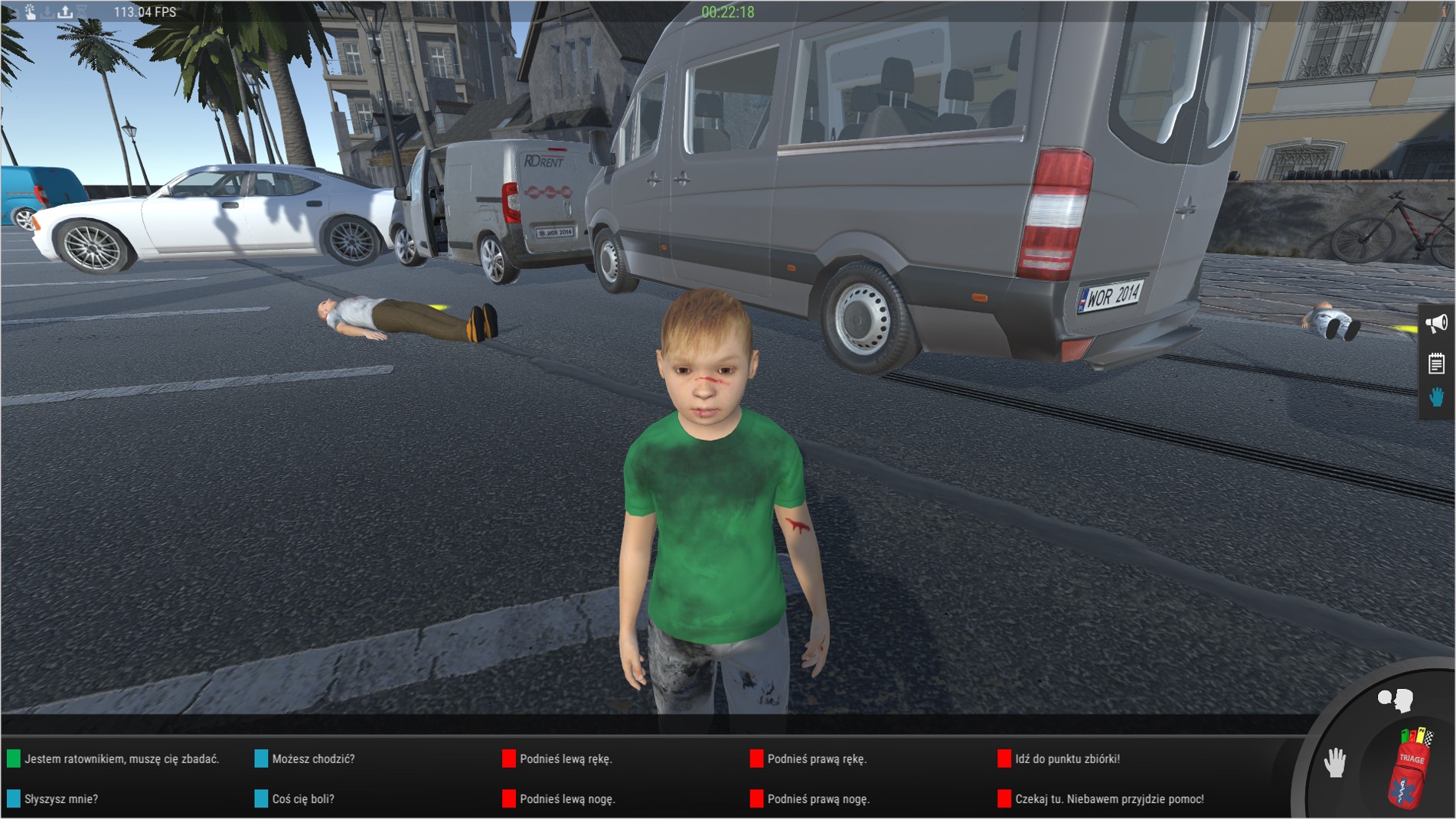
Task: Ask "Słyszysz mnie?"
Action: (60, 798)
